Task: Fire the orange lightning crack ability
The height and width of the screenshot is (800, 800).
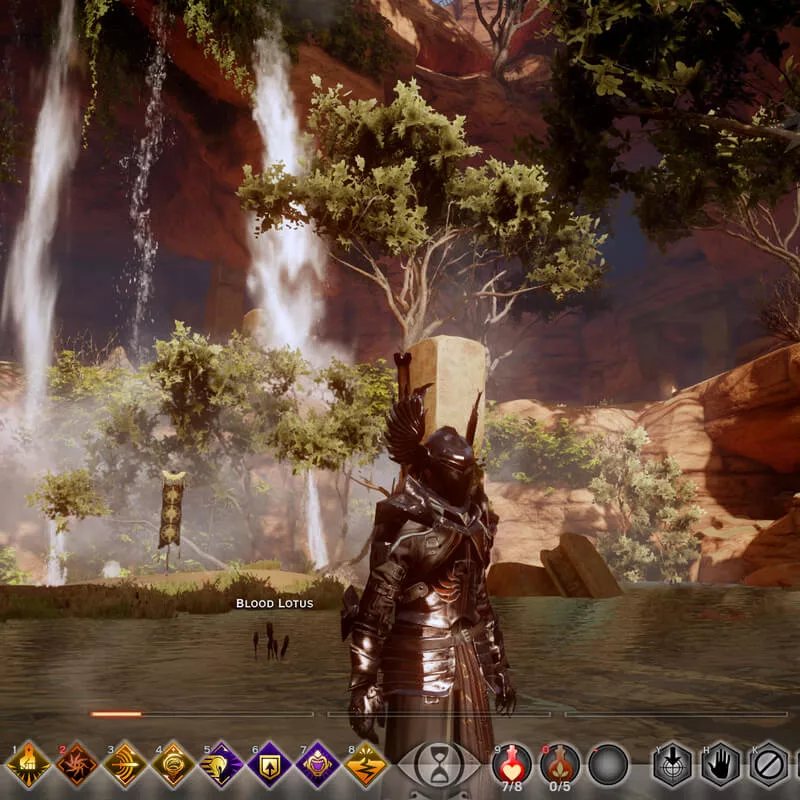Action: [366, 765]
